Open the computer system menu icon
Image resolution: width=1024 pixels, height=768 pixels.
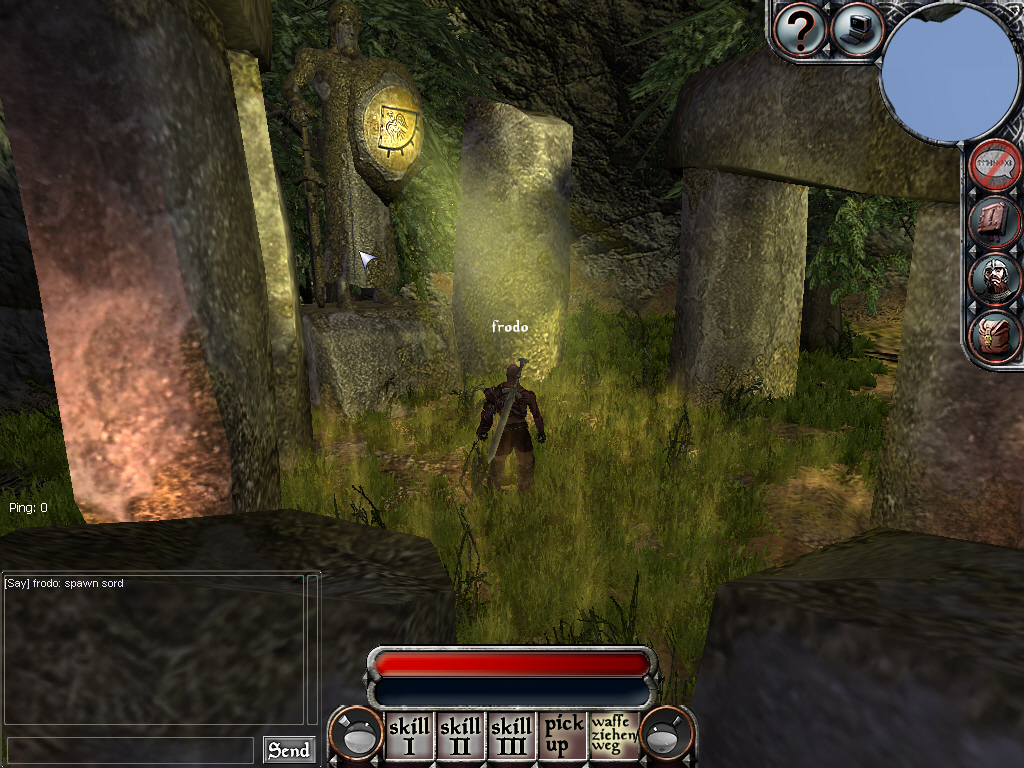pos(857,30)
